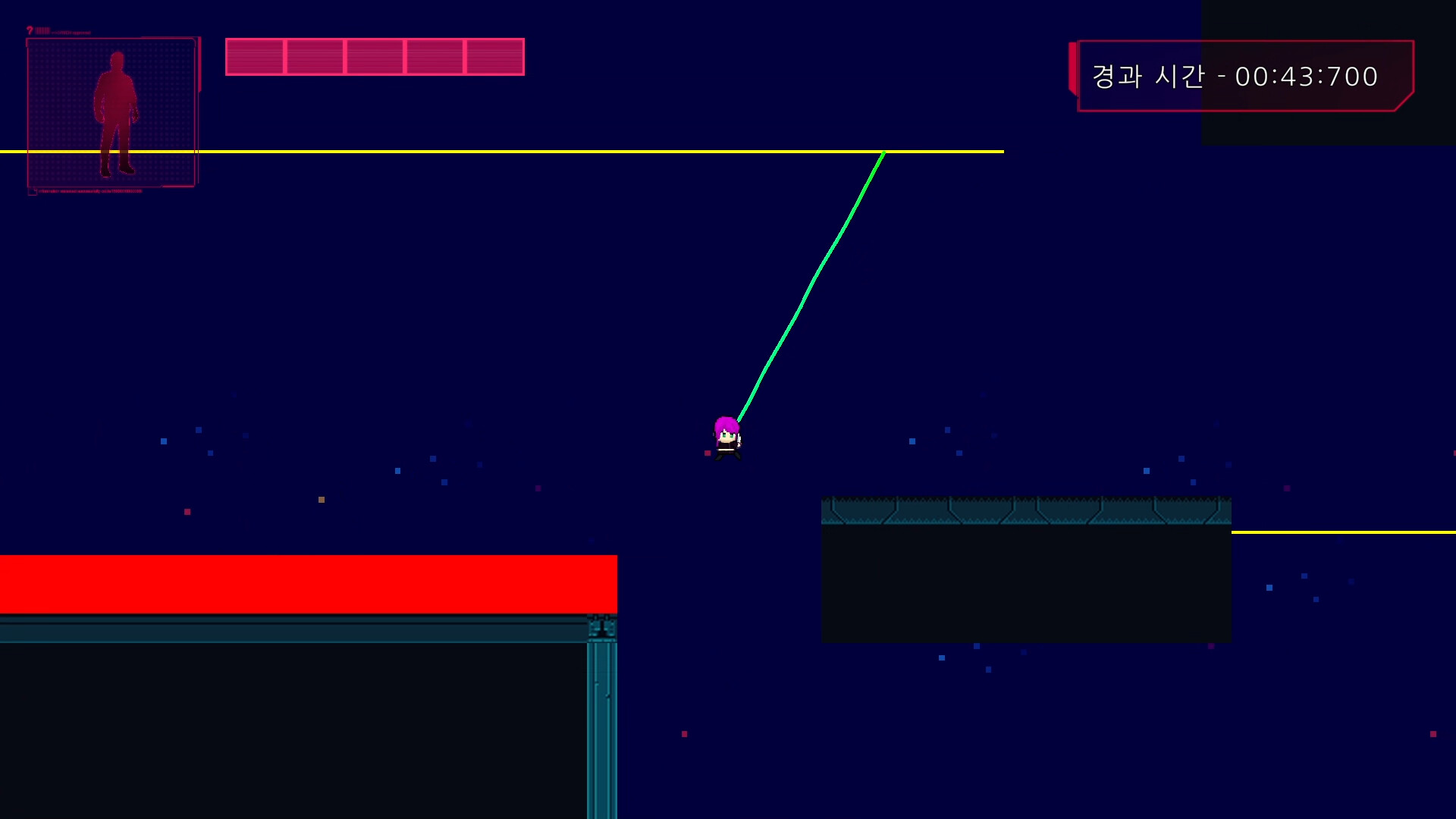Click the second pink health bar segment
Image resolution: width=1456 pixels, height=819 pixels.
pos(315,56)
